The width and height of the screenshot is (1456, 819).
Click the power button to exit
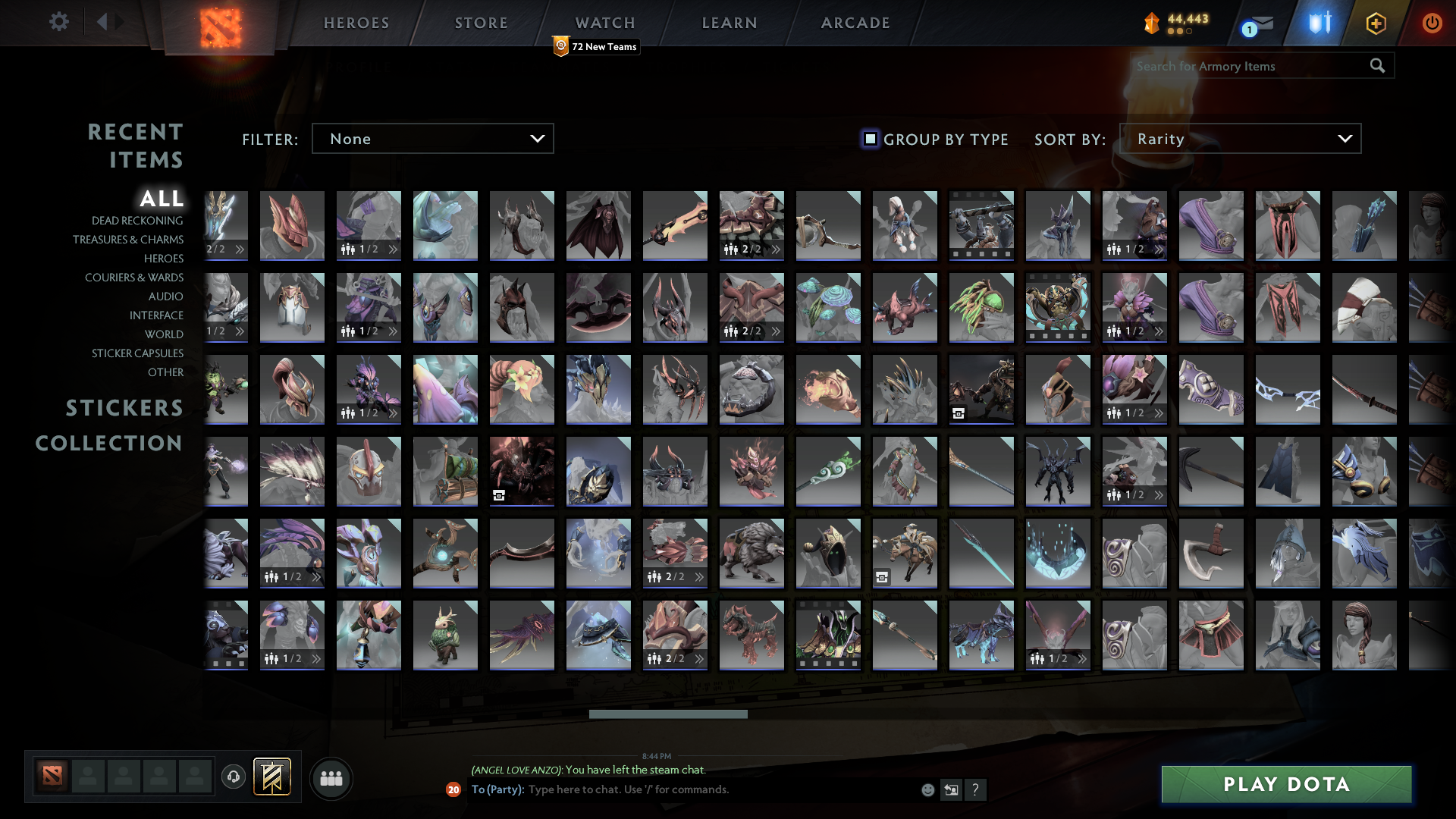coord(1432,23)
